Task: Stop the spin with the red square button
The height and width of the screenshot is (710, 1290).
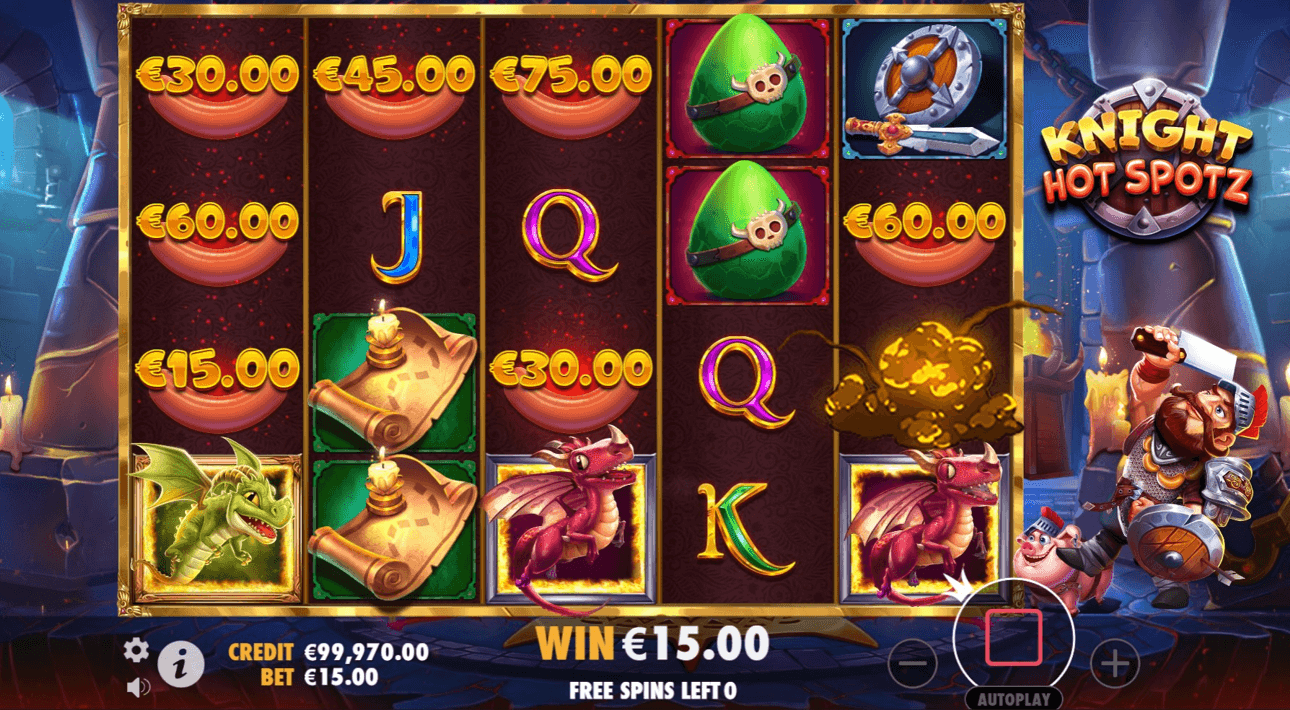Action: click(x=1013, y=637)
